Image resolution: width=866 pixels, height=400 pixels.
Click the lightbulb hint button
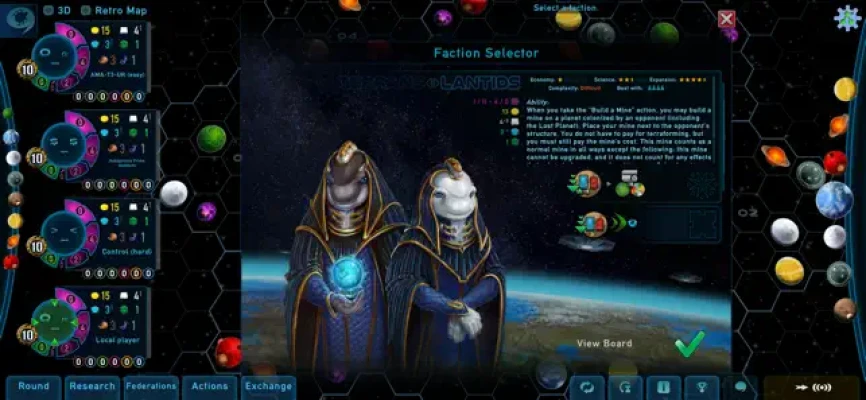[699, 386]
